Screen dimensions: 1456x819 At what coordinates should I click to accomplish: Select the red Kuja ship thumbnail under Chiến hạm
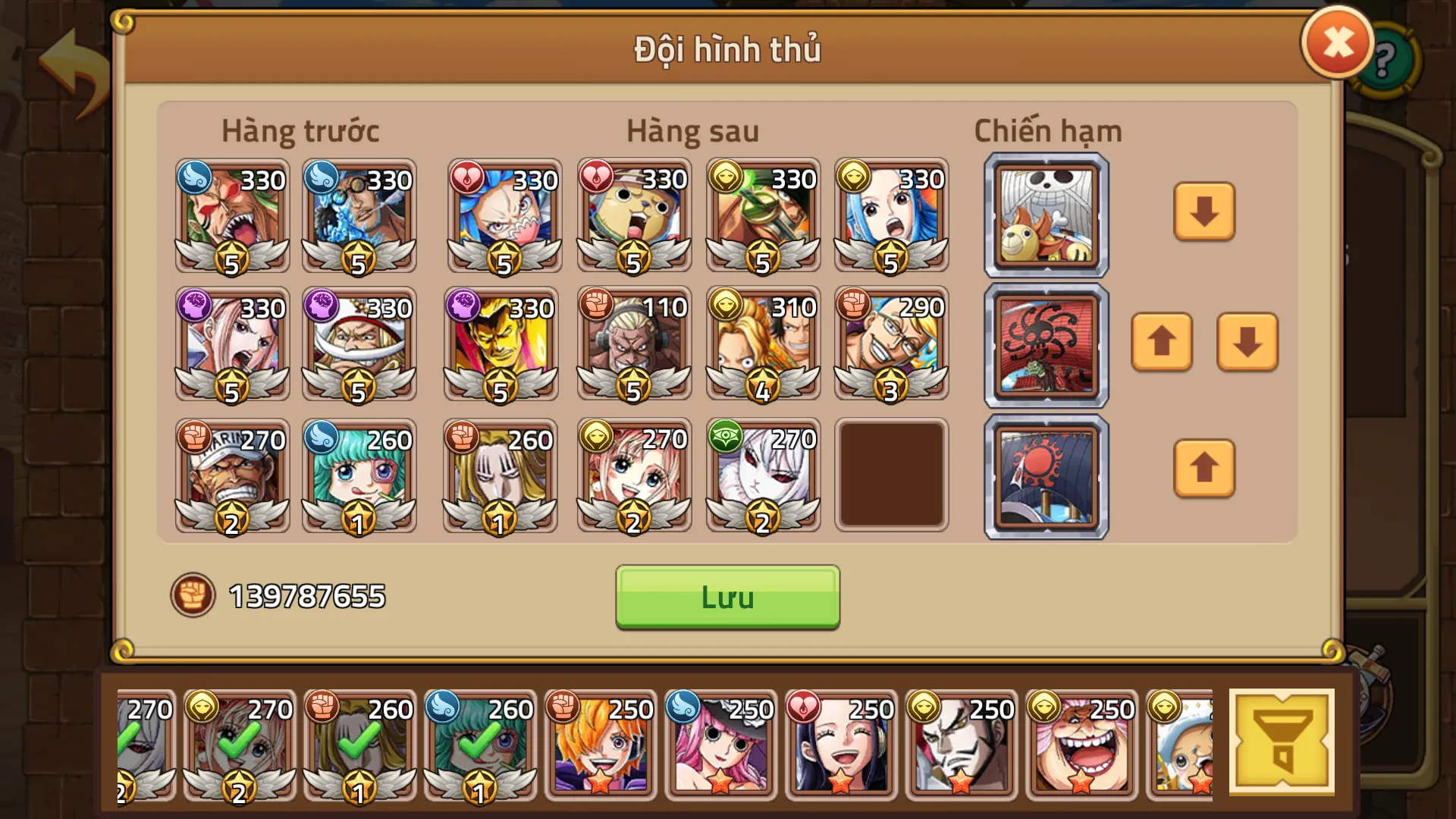click(x=1045, y=345)
